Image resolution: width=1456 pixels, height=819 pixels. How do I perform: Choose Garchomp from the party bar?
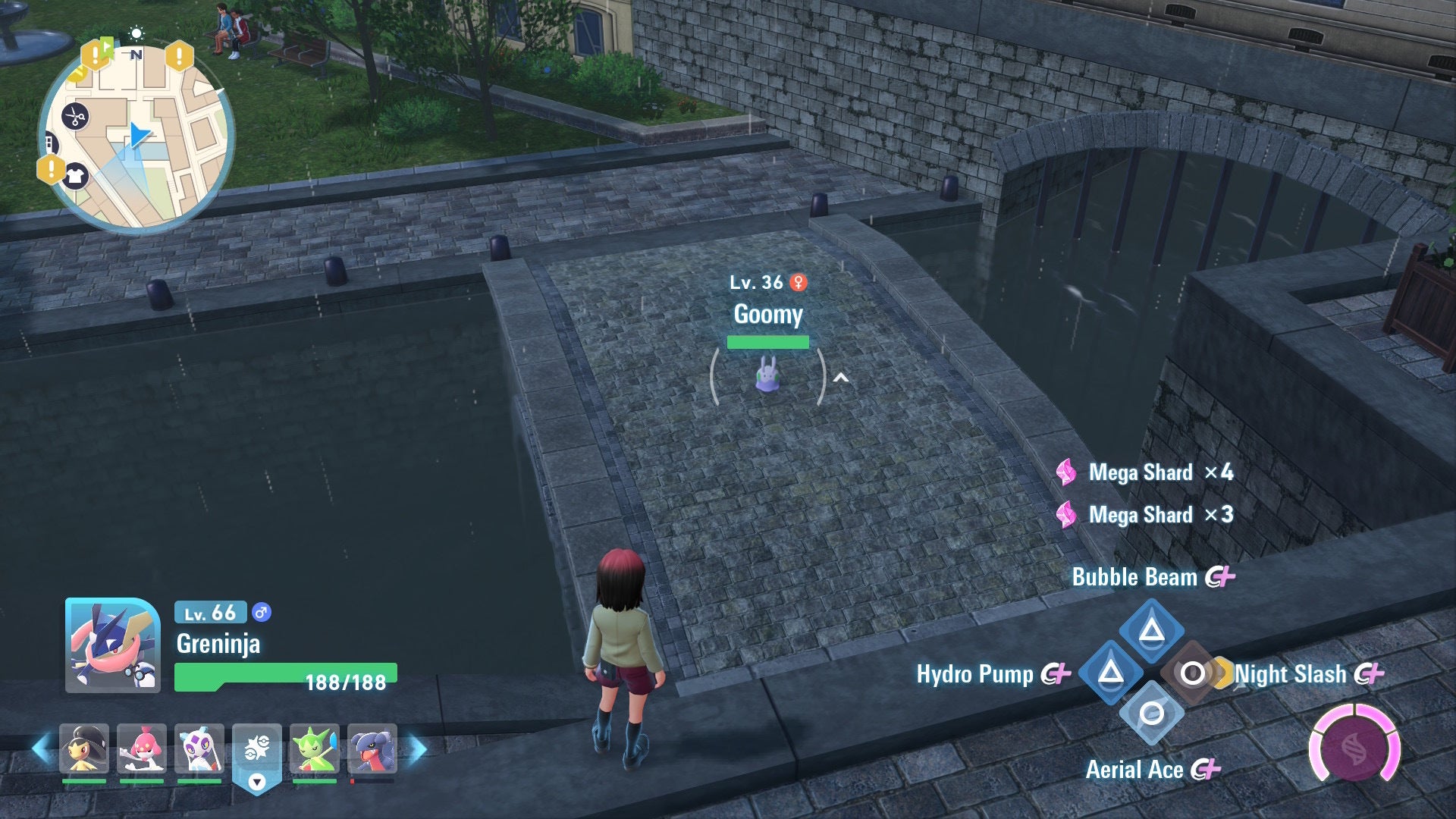point(372,748)
